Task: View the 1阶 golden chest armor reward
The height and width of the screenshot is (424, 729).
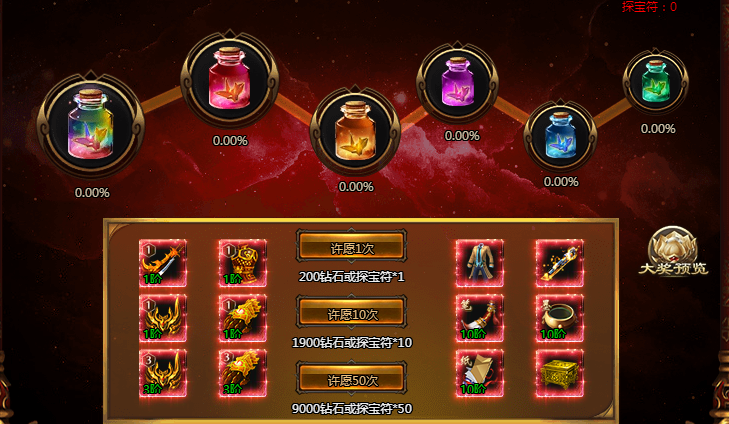Action: 241,264
